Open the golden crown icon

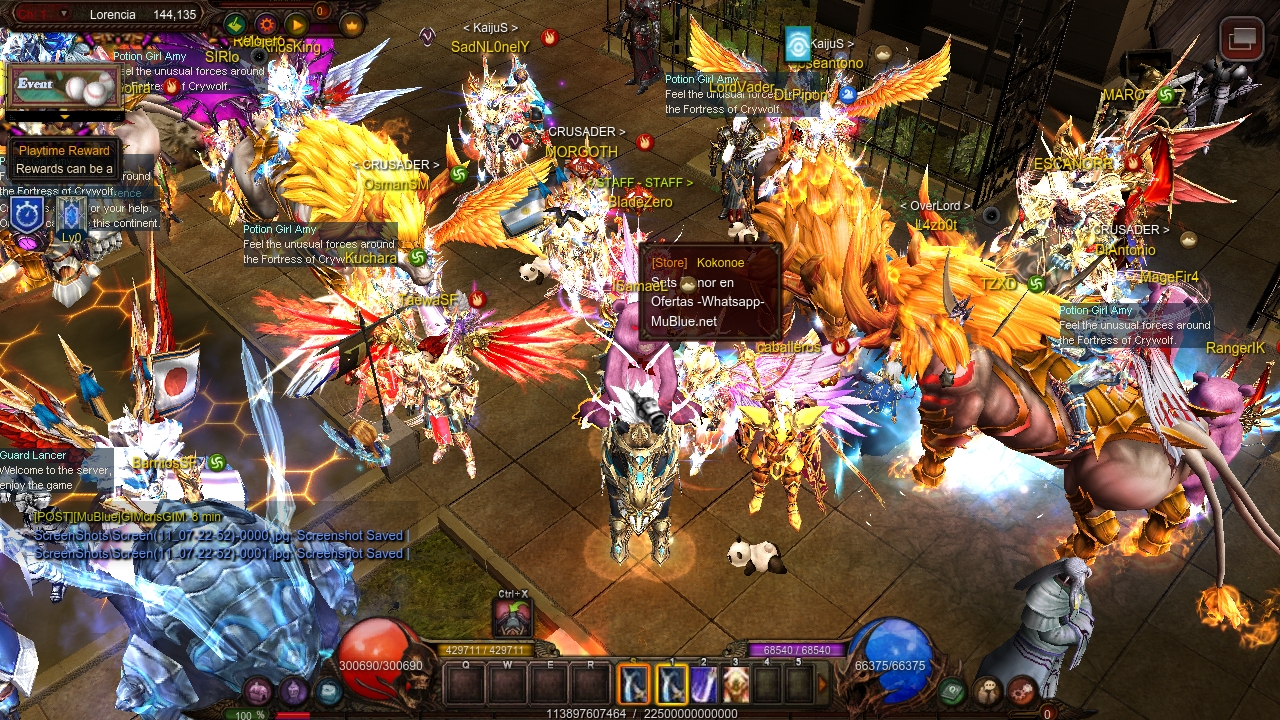coord(352,24)
